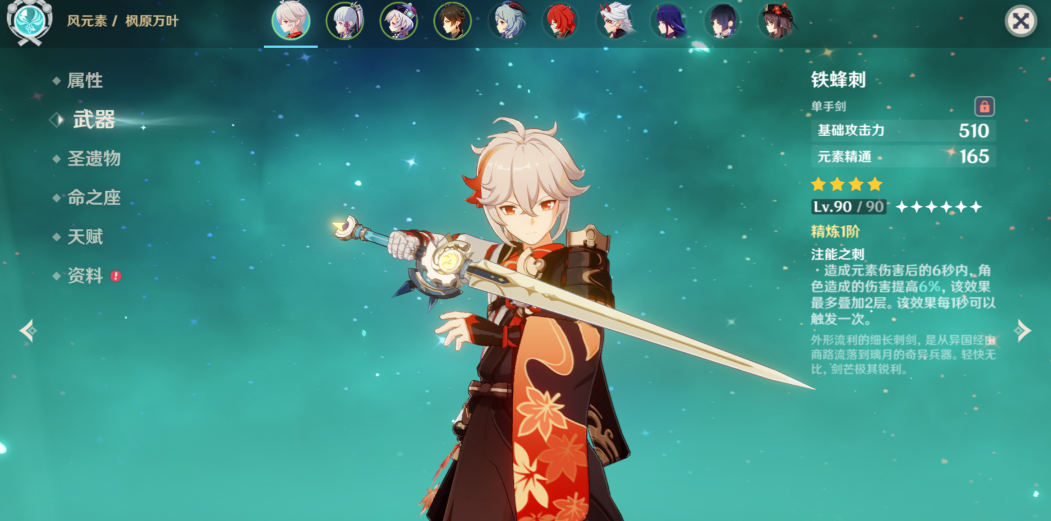The height and width of the screenshot is (521, 1051).
Task: Select Arataki Itto's white-haired oni portrait
Action: pos(615,21)
